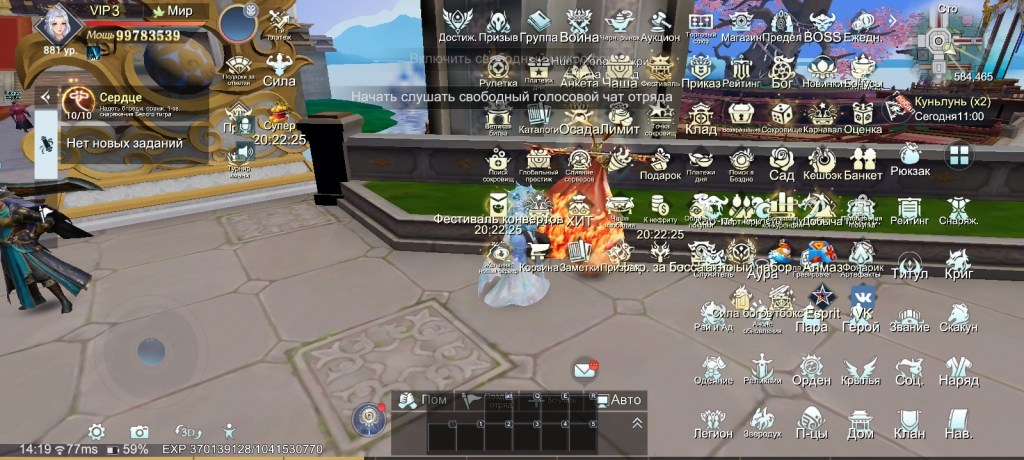Open the Магазин shop icon
This screenshot has width=1024, height=460.
click(x=741, y=23)
